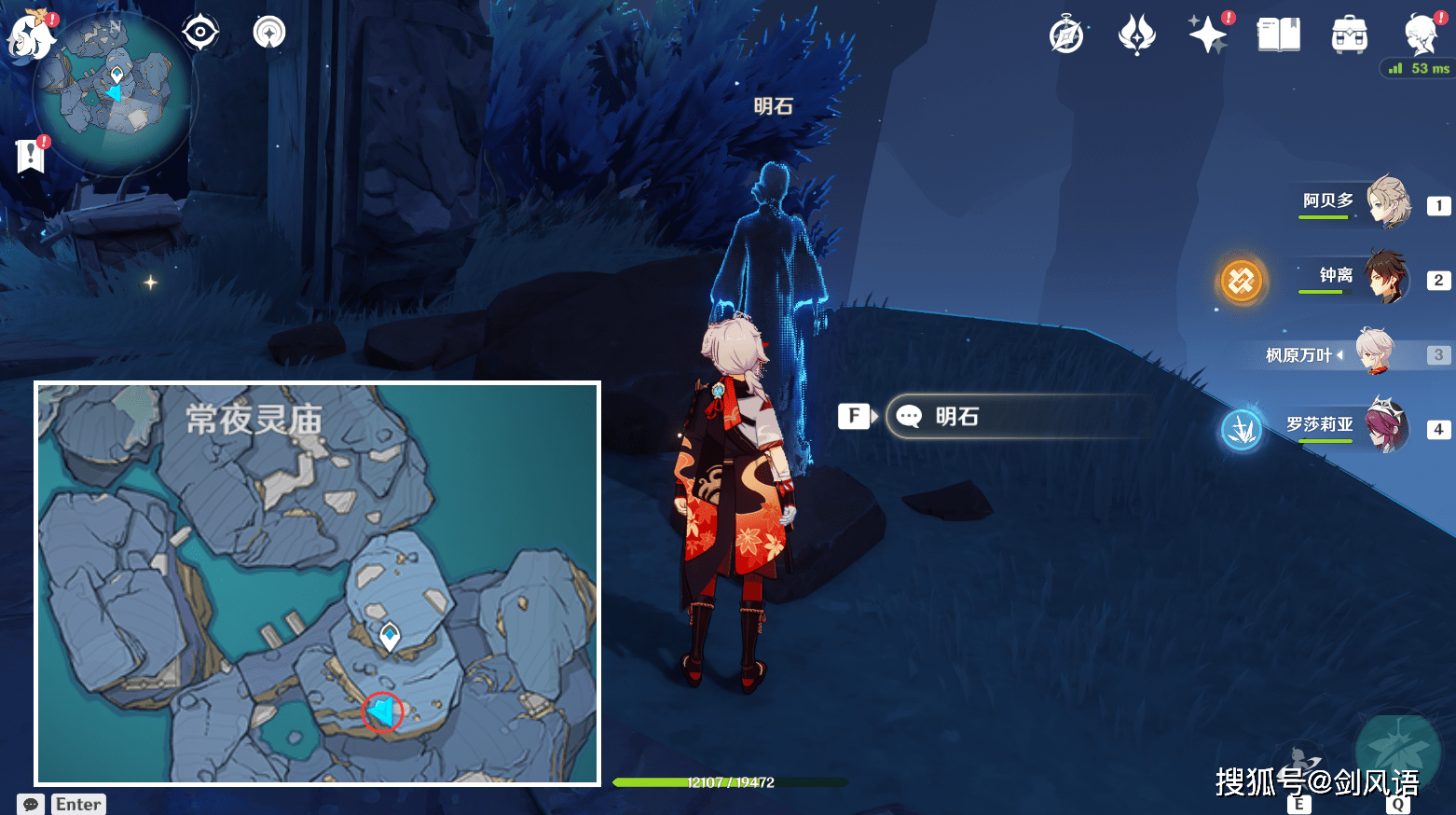Screen dimensions: 1456x815
Task: Open the events flame icon
Action: pos(1136,35)
